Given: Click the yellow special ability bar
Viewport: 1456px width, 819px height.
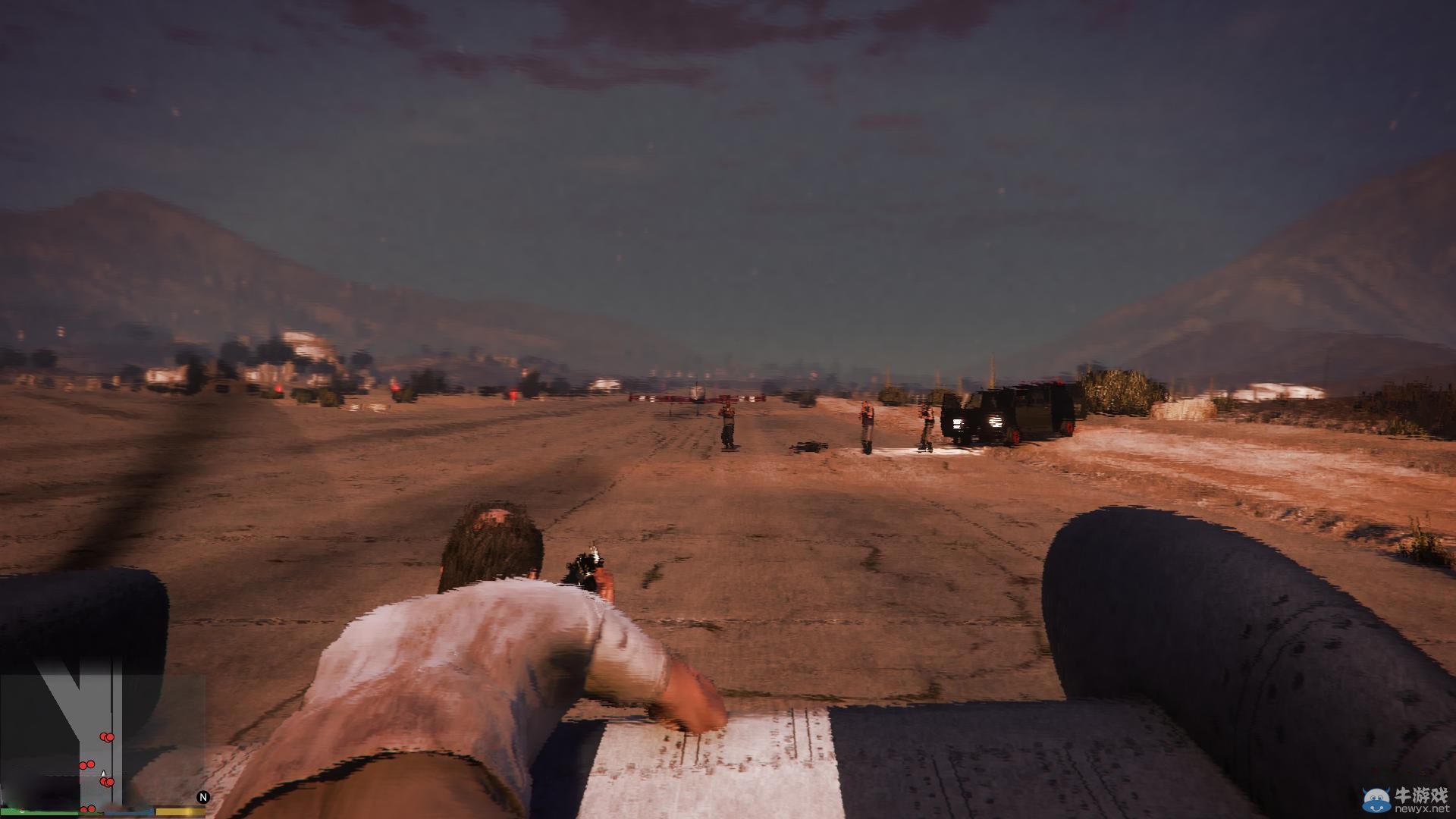Looking at the screenshot, I should tap(180, 811).
